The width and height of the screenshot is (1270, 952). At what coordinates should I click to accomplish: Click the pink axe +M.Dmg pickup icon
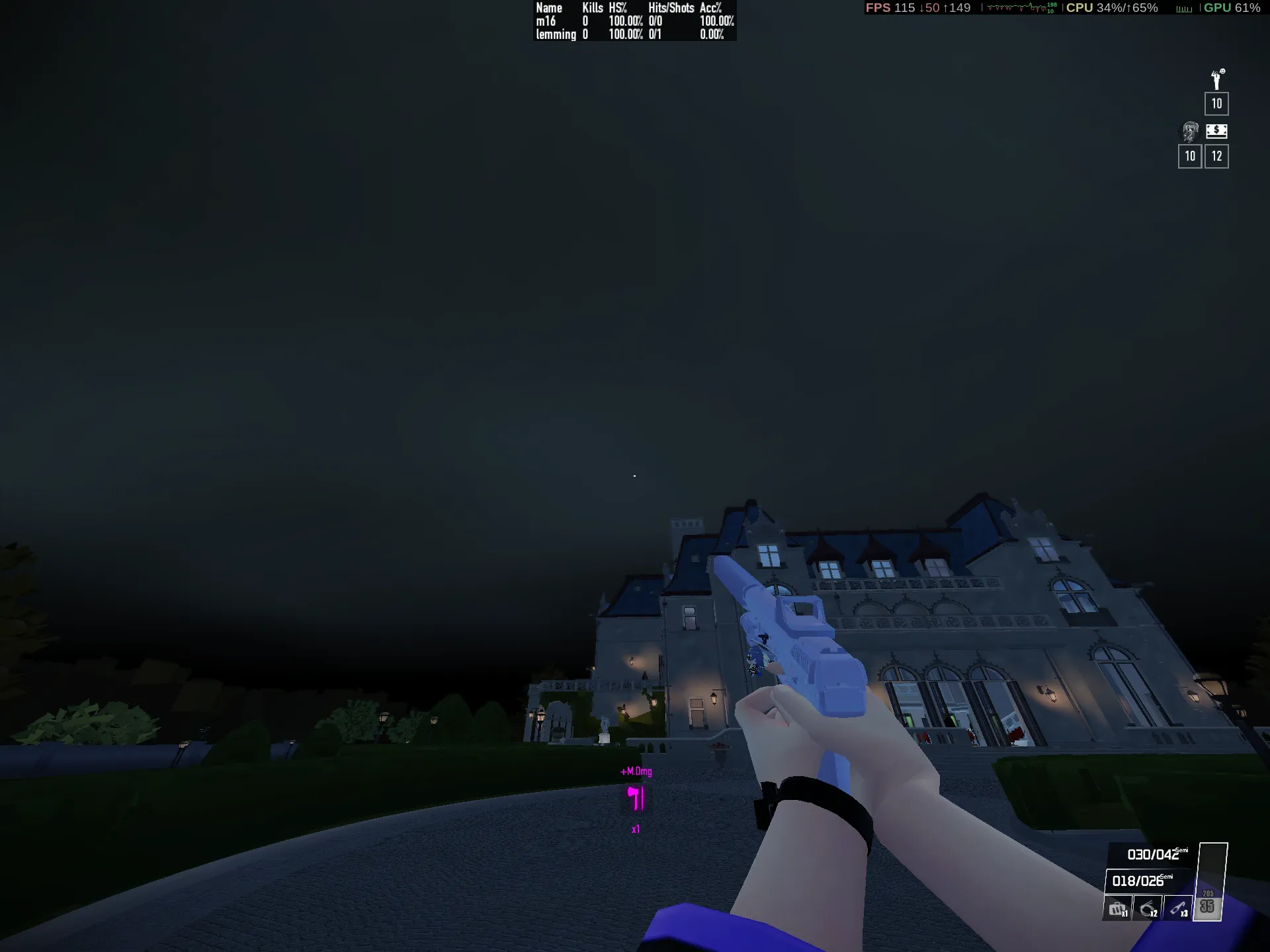point(634,797)
